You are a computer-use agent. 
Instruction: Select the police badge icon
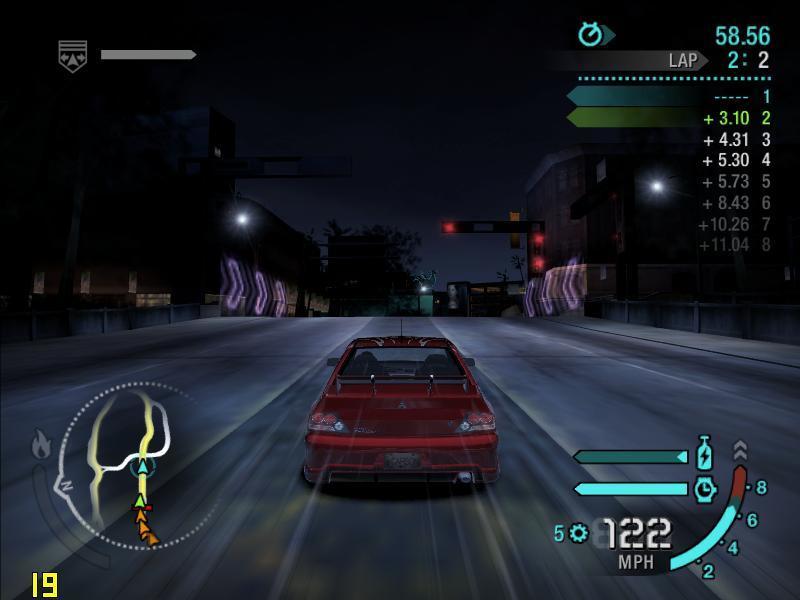click(73, 56)
